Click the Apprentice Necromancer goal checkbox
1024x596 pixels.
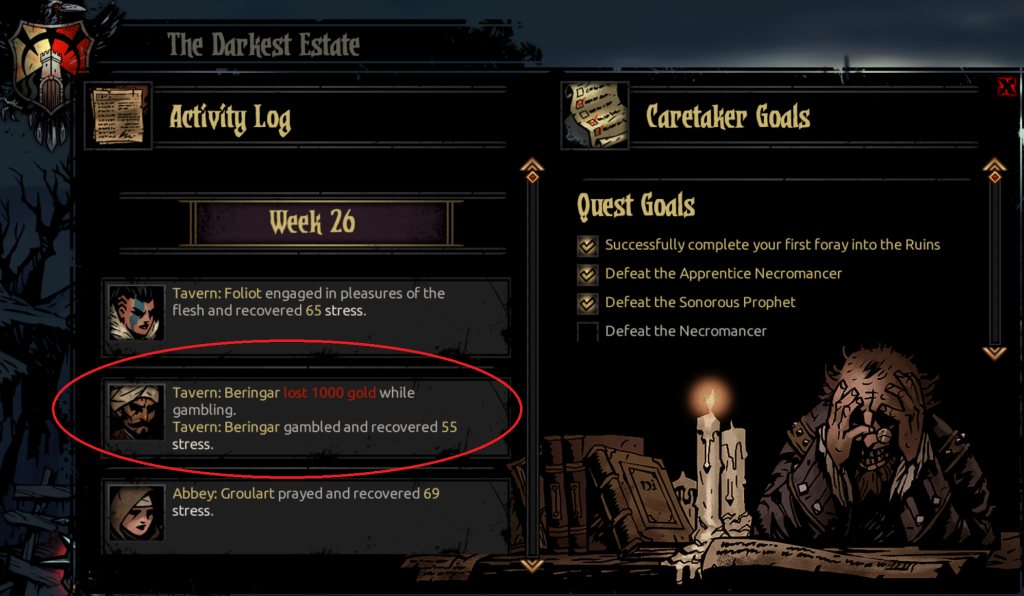tap(587, 274)
